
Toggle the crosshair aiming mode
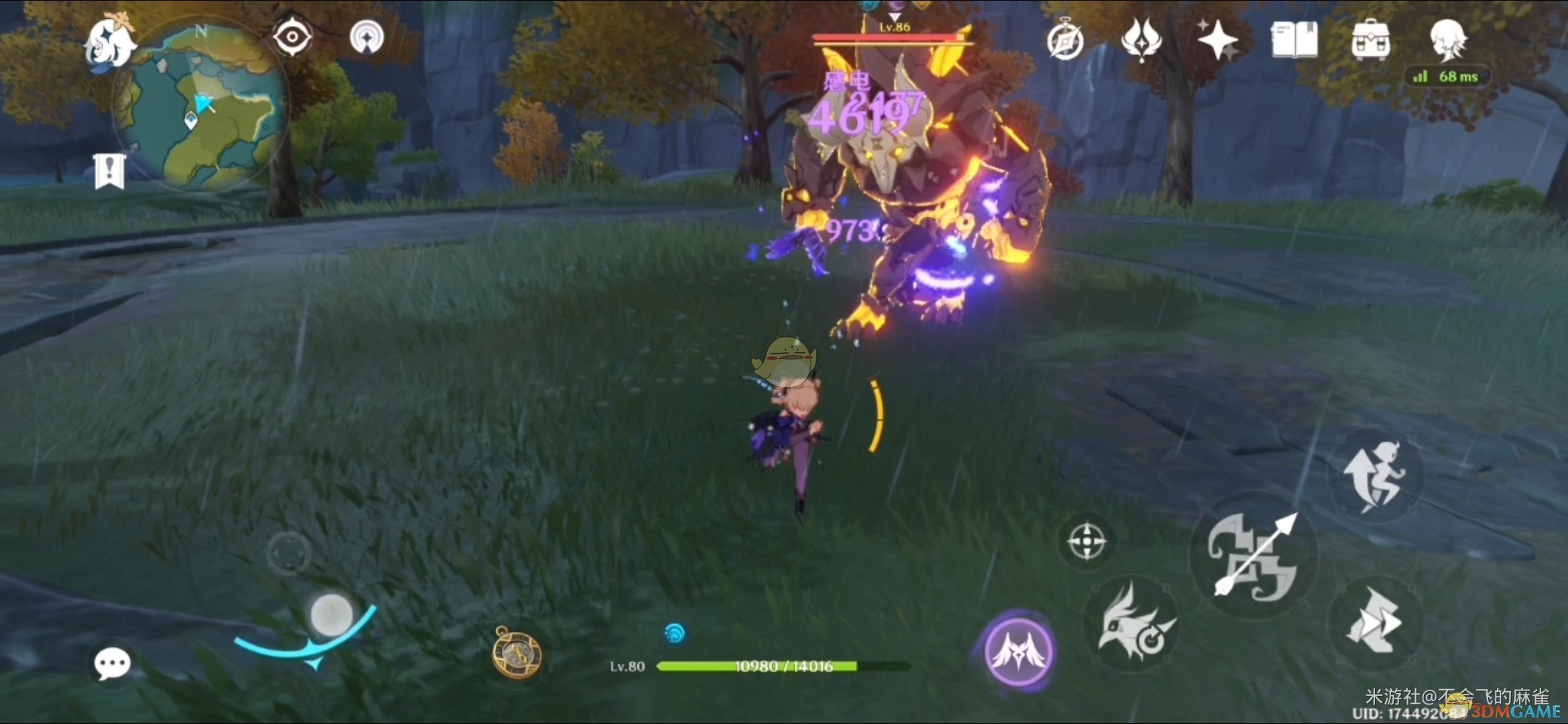coord(1086,542)
